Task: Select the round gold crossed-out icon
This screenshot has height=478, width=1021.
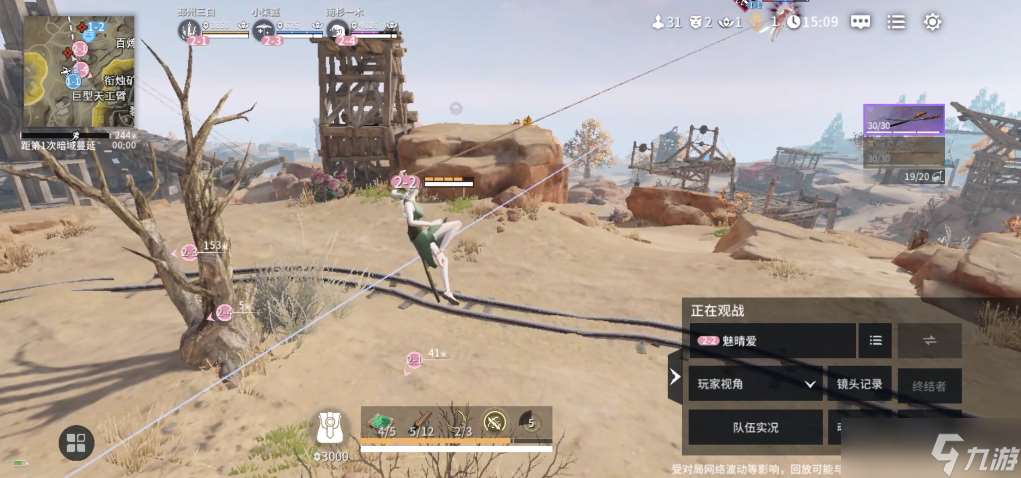Action: tap(495, 422)
